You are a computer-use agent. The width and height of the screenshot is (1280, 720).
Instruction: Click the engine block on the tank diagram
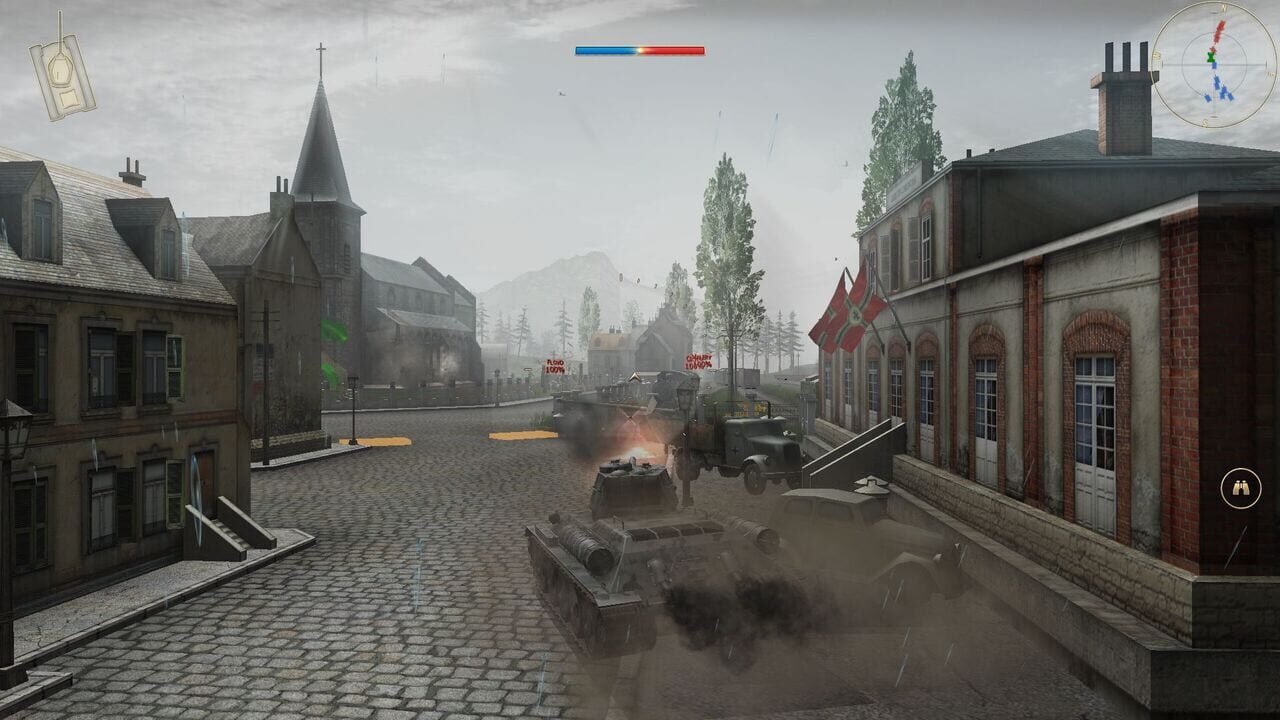pyautogui.click(x=68, y=97)
